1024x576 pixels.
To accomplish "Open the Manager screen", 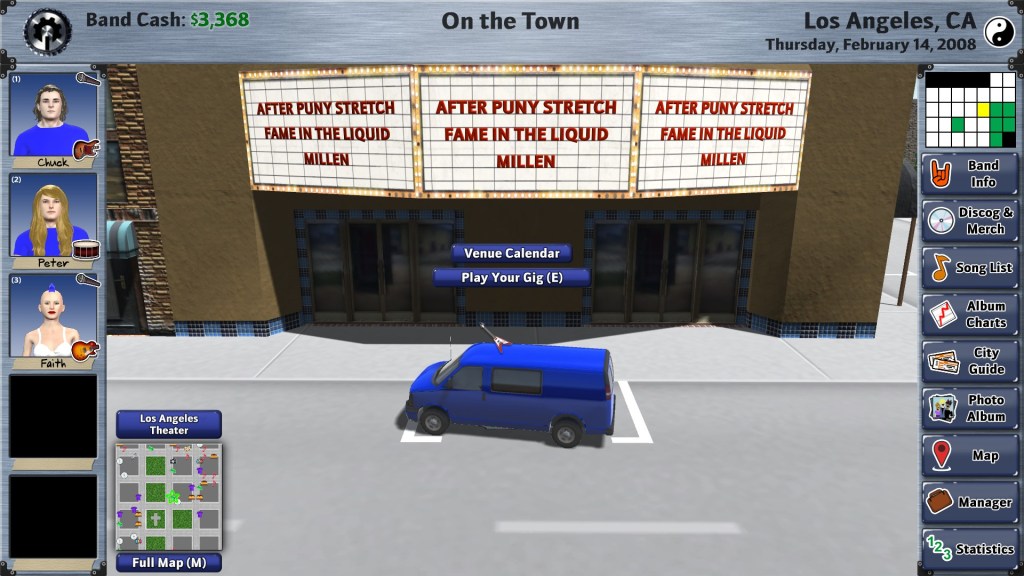I will pyautogui.click(x=970, y=503).
